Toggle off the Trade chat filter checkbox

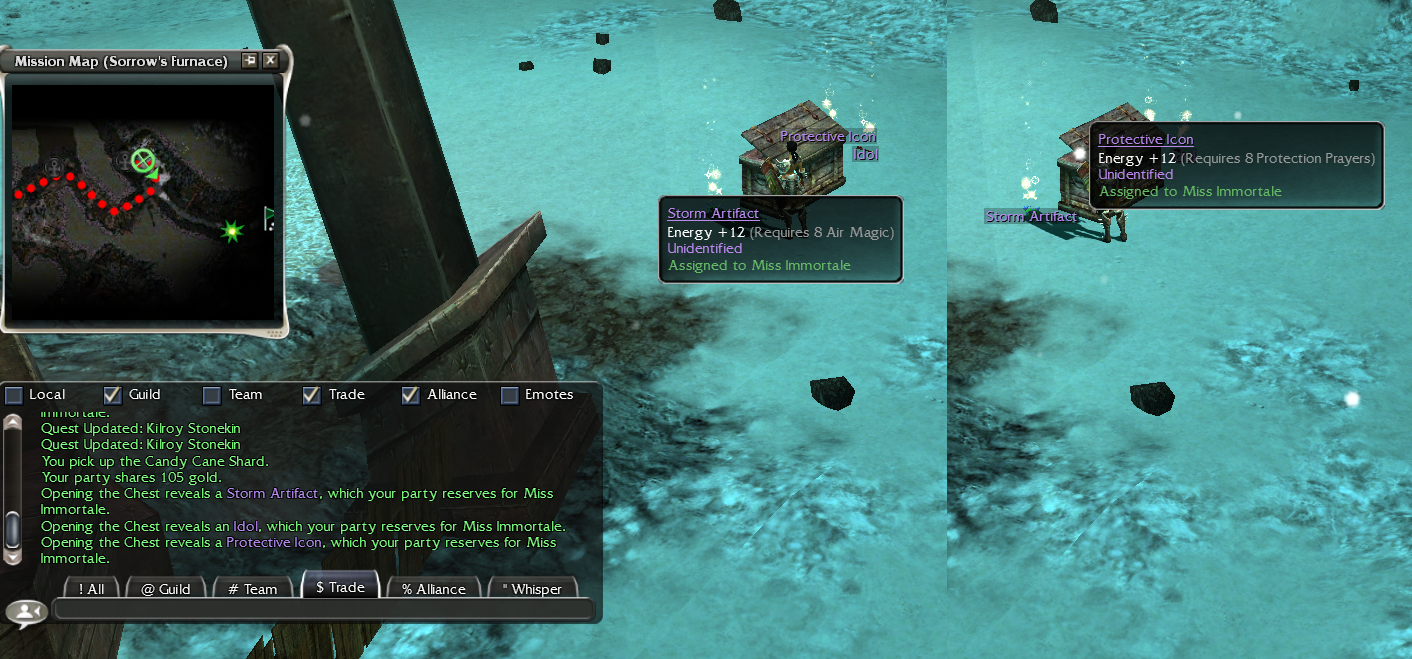click(311, 395)
